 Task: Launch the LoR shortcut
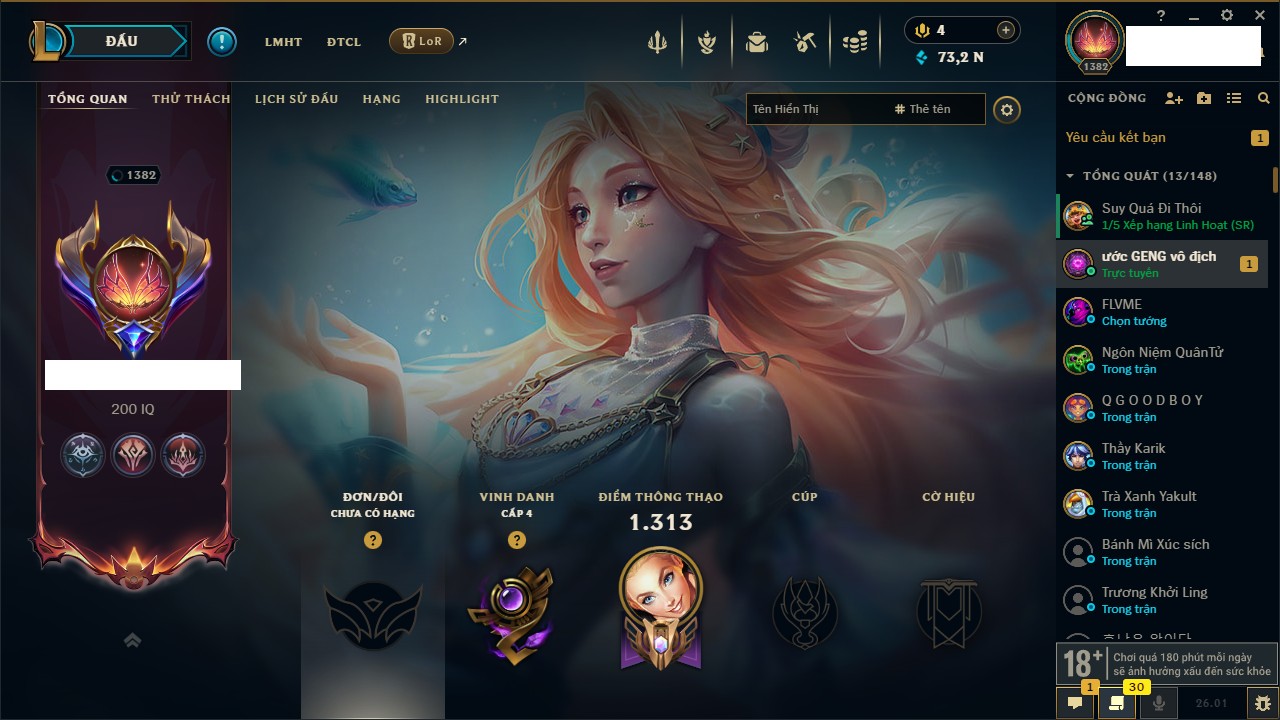[x=422, y=41]
